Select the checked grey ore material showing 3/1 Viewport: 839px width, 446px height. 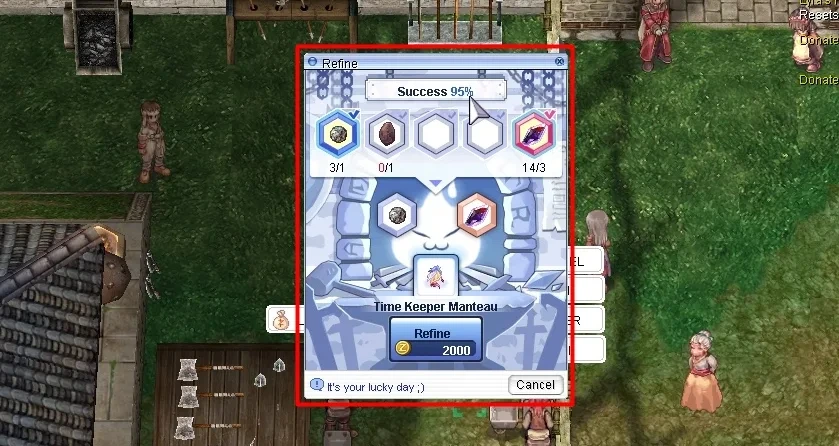(x=336, y=134)
